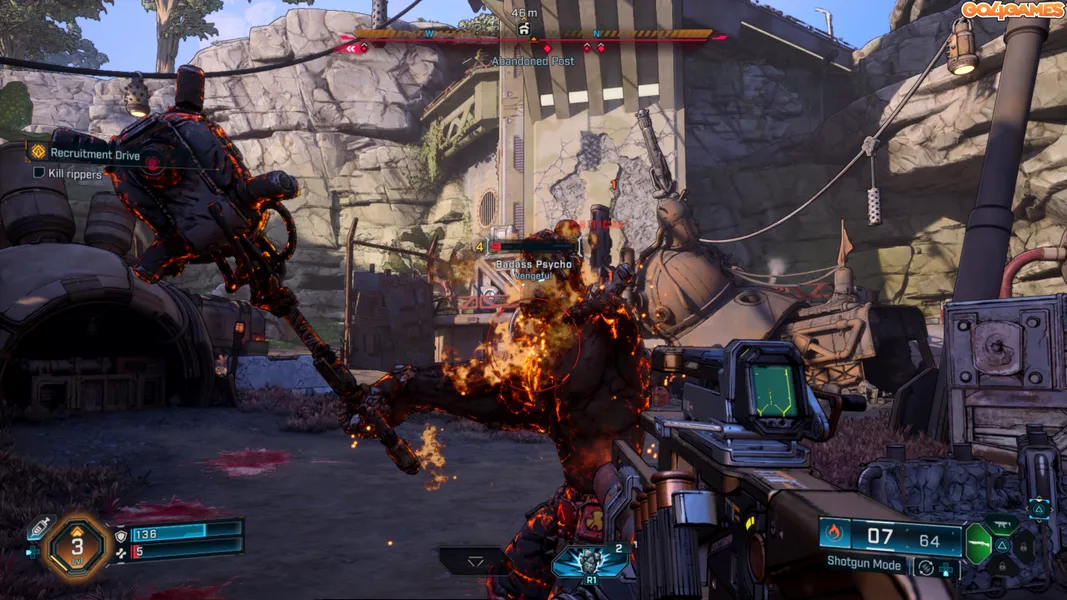Toggle the Kill rippers objective checkbox
1067x600 pixels.
pos(40,173)
